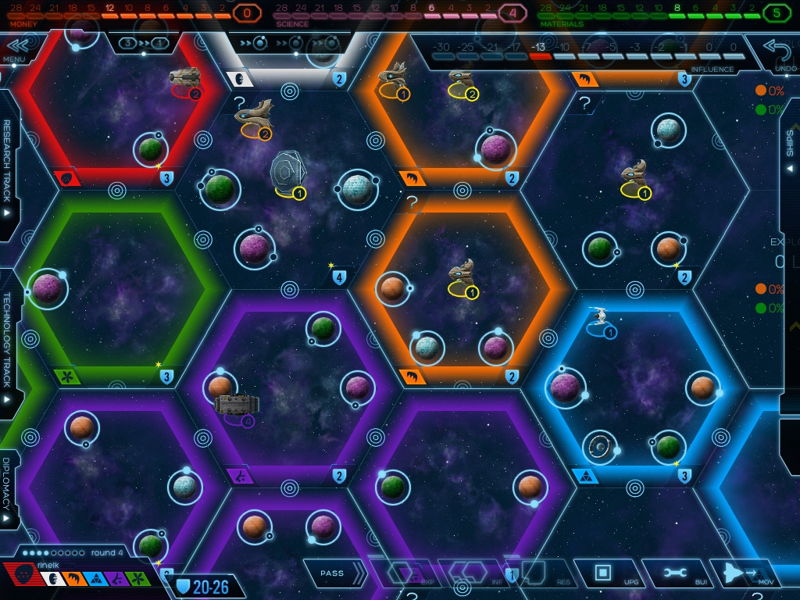Choose the Research action
Image resolution: width=800 pixels, height=600 pixels.
[537, 574]
